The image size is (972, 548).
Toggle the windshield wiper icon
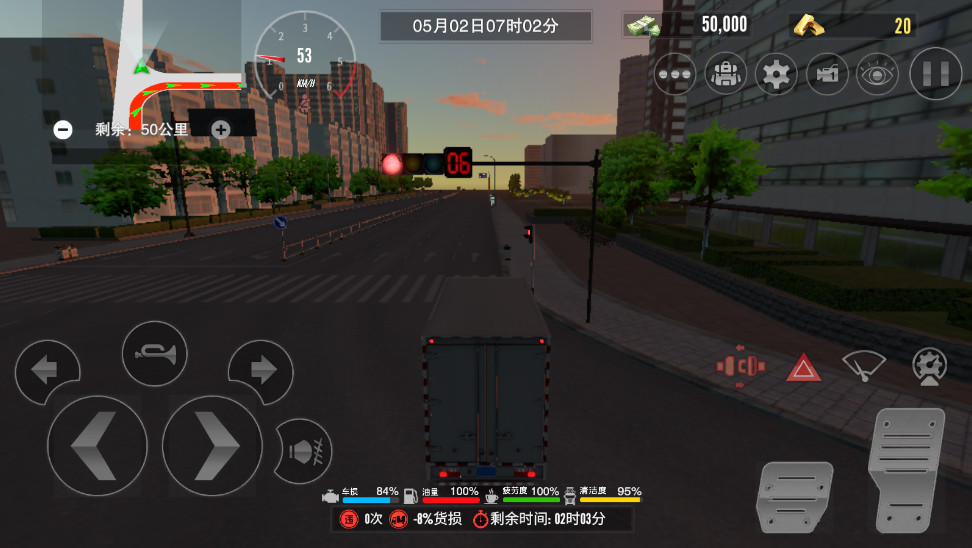click(x=863, y=366)
